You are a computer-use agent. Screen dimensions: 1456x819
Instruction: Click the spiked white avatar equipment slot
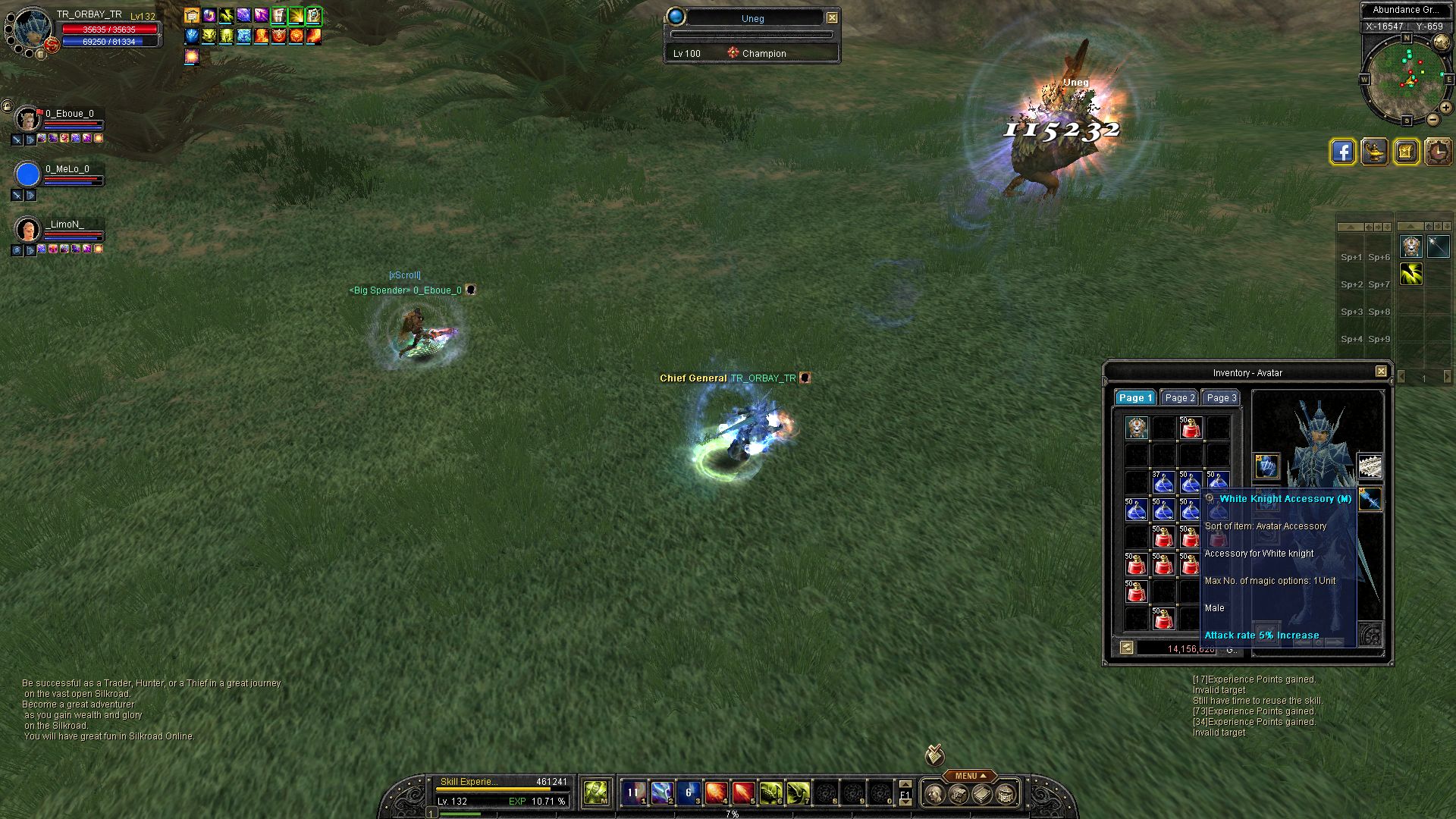[1369, 466]
